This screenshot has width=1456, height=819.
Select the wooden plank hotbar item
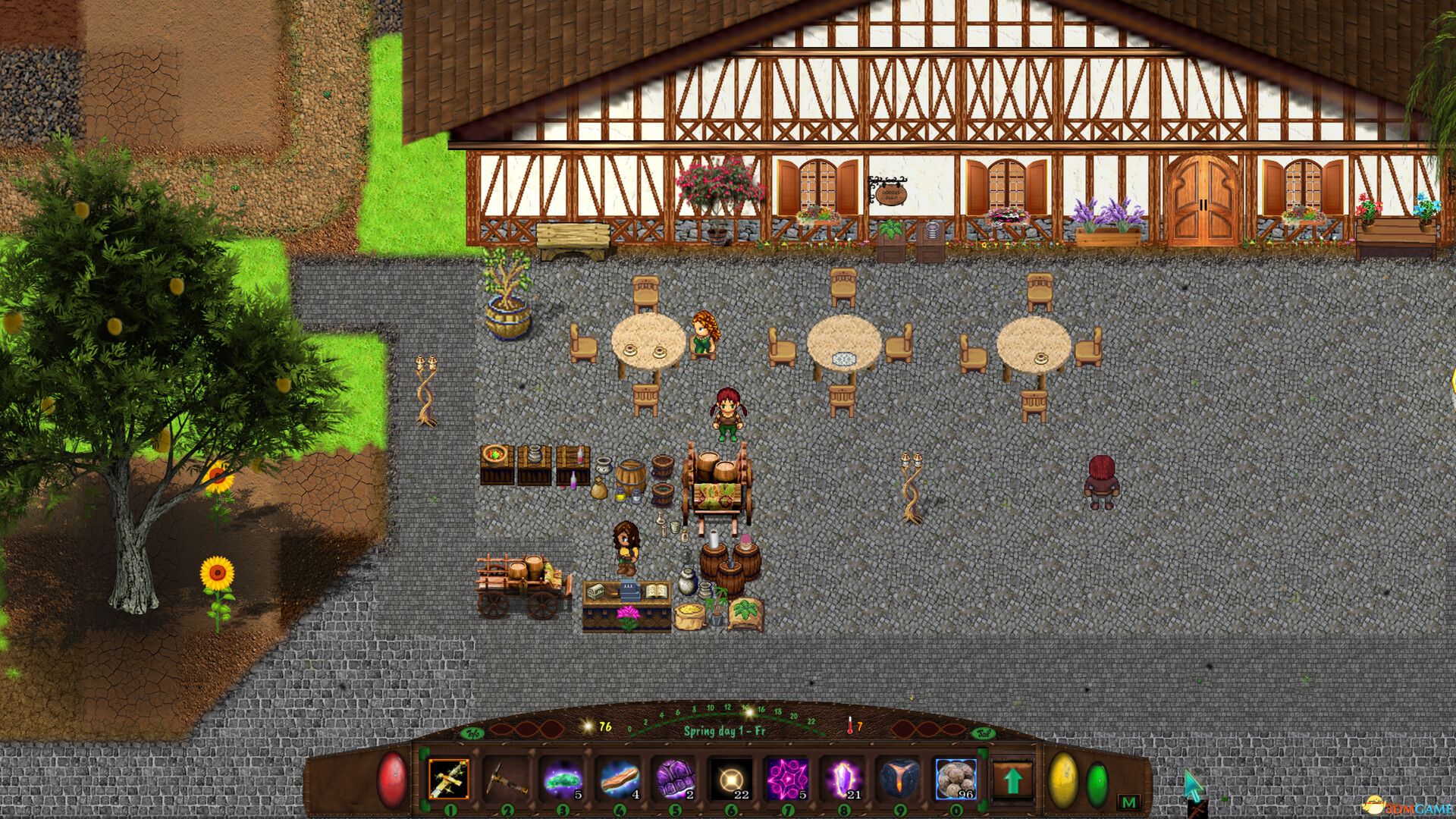(x=618, y=780)
